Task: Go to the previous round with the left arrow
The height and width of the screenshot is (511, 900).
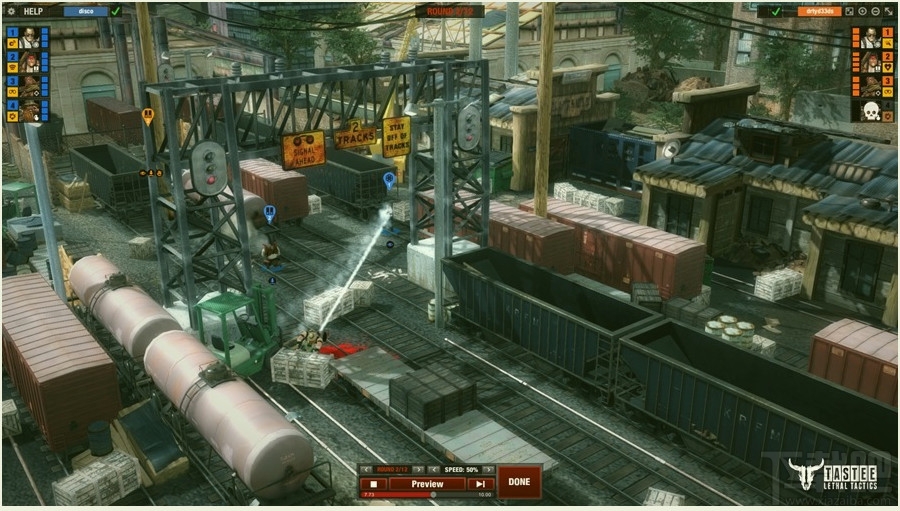Action: click(x=367, y=469)
